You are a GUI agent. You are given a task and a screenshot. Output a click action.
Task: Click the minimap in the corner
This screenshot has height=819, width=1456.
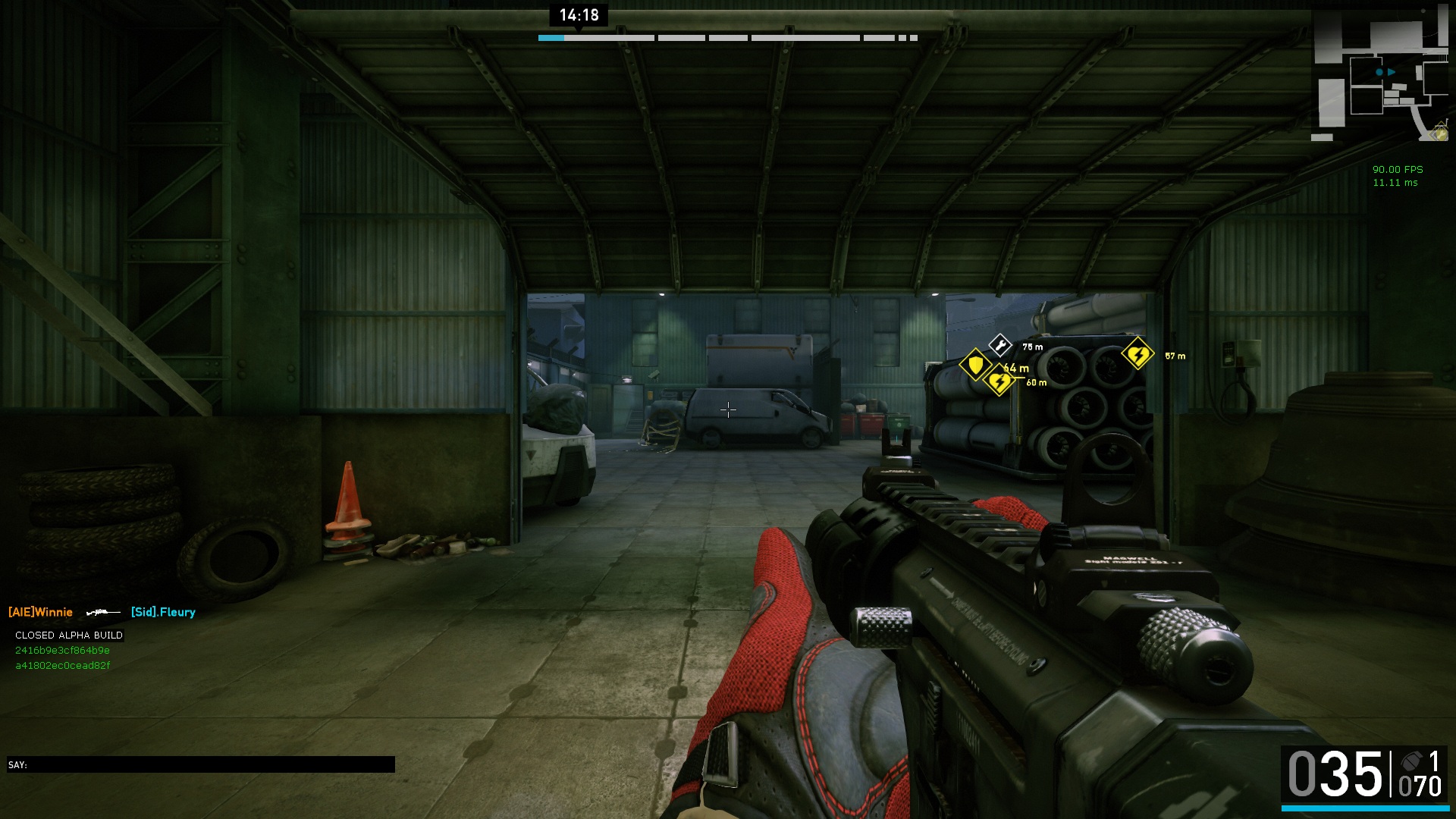(x=1380, y=74)
